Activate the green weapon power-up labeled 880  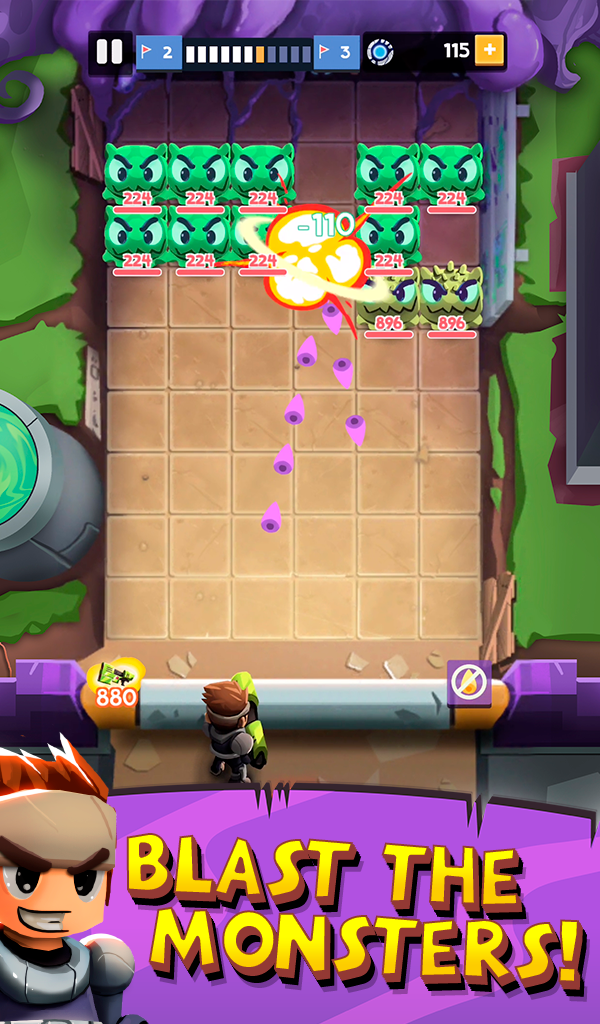click(116, 684)
